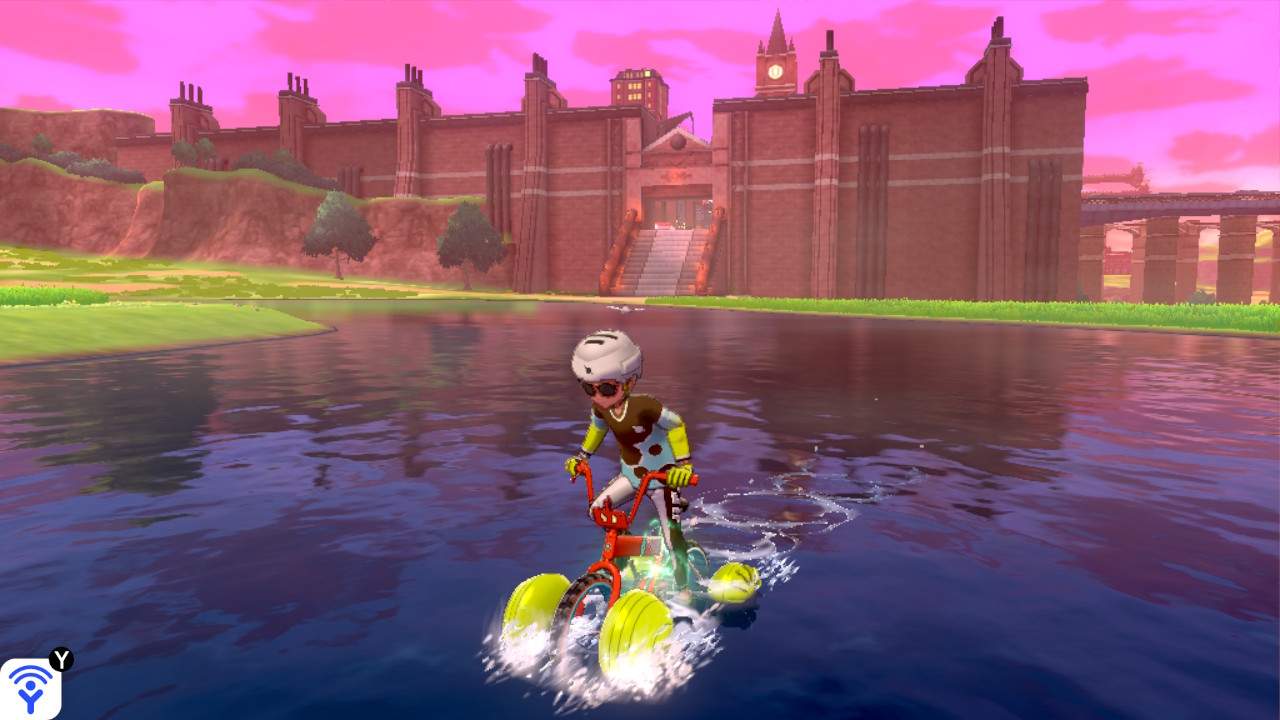Click the clock face on the tower

click(775, 71)
